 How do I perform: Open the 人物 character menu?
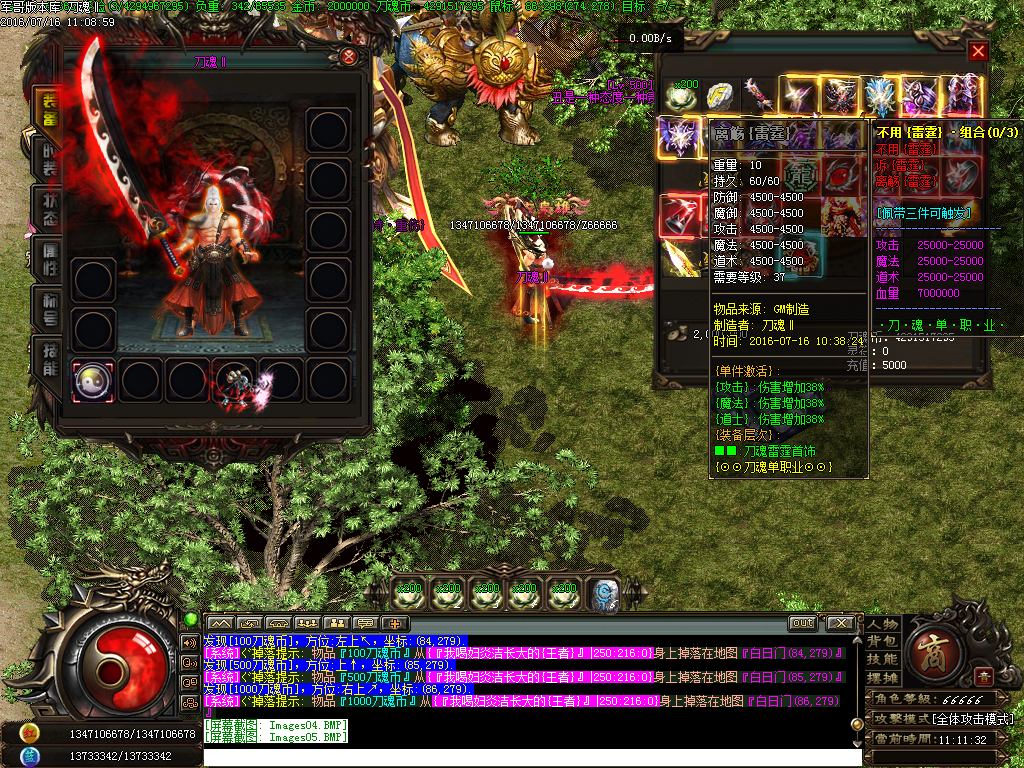pyautogui.click(x=882, y=624)
